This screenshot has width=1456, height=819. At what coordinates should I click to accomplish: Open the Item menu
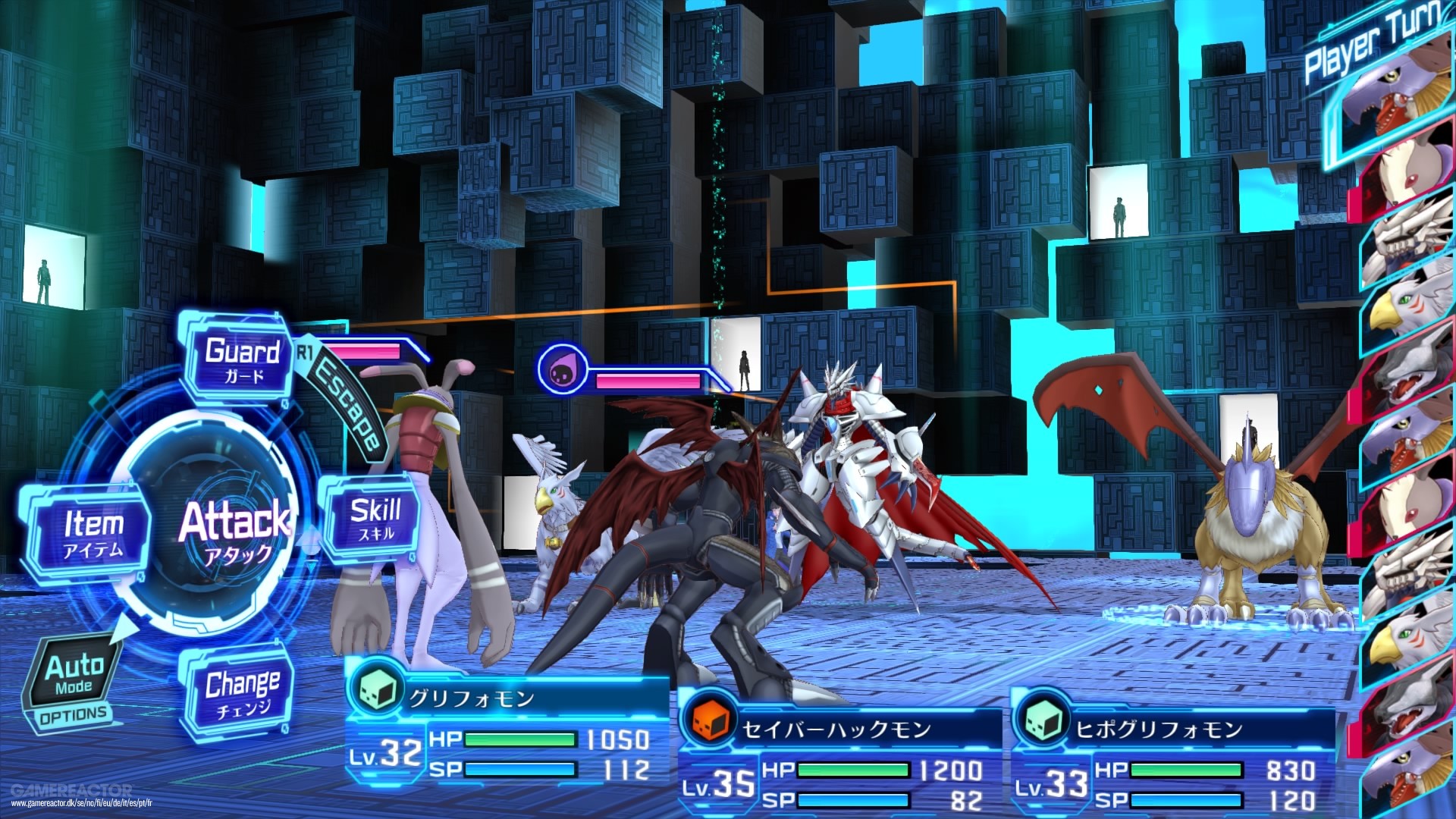coord(93,533)
